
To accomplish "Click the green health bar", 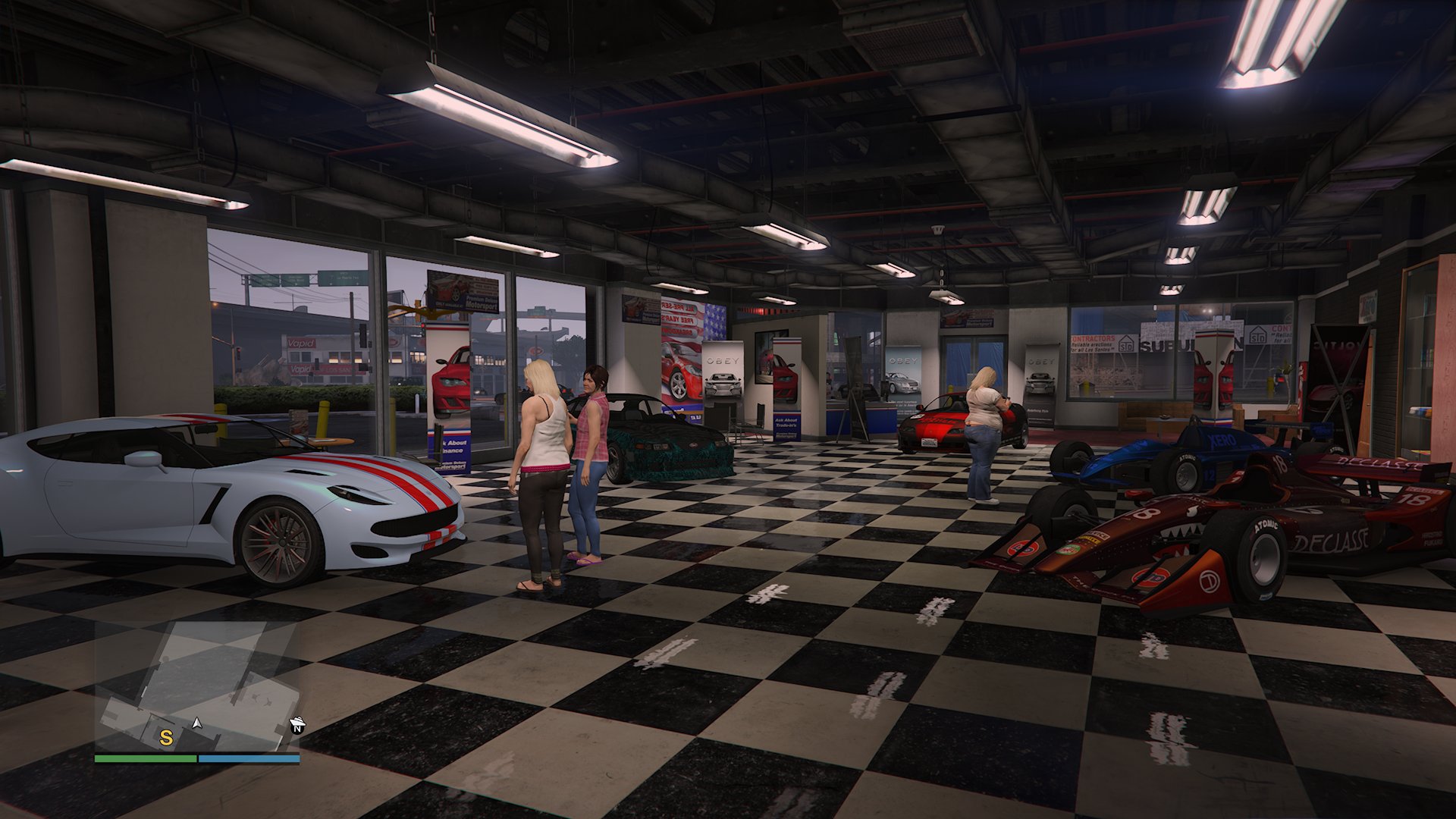I will pos(144,758).
